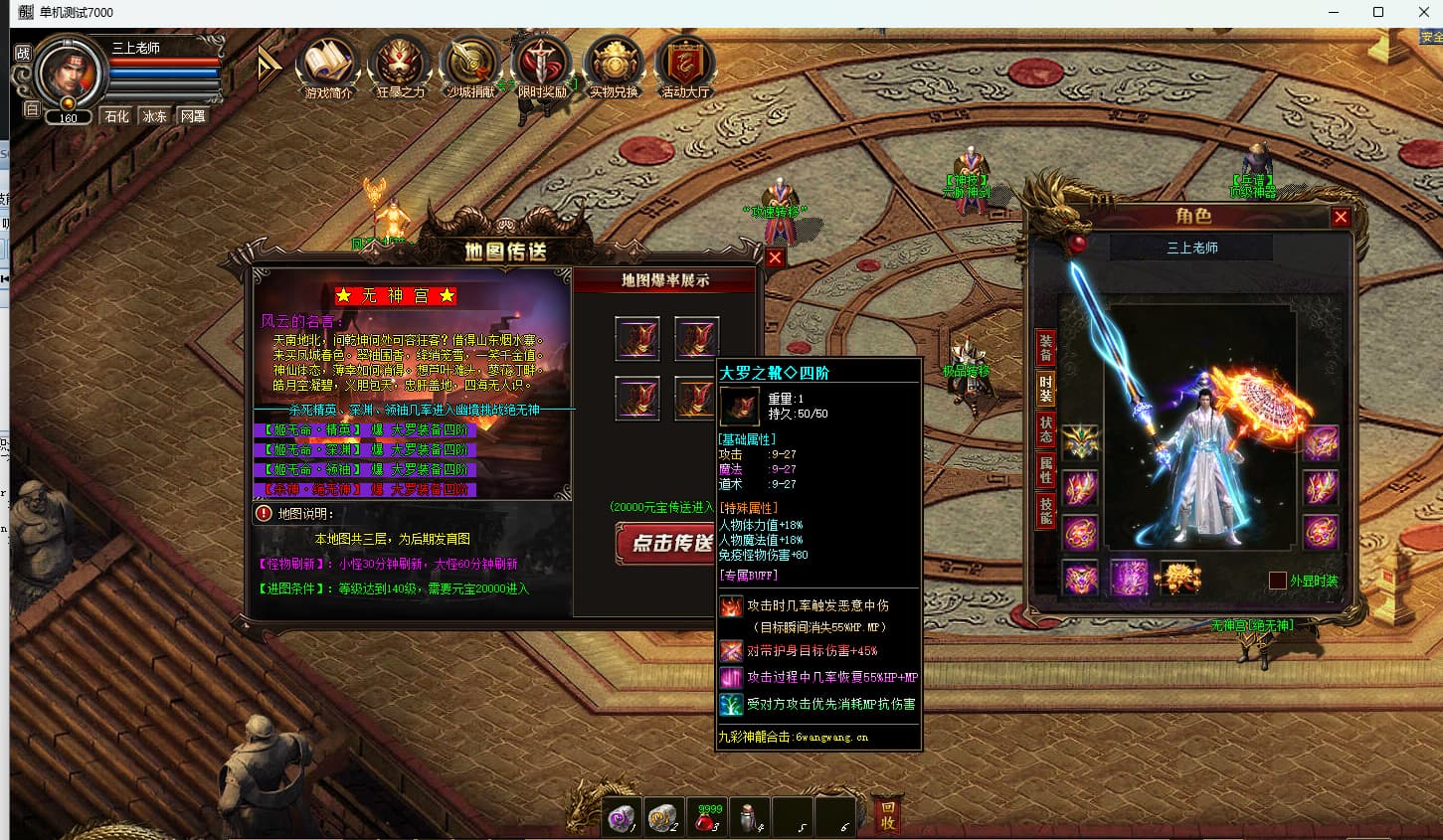Use the purple rune stone in hotbar
Image resolution: width=1443 pixels, height=840 pixels.
tap(624, 817)
